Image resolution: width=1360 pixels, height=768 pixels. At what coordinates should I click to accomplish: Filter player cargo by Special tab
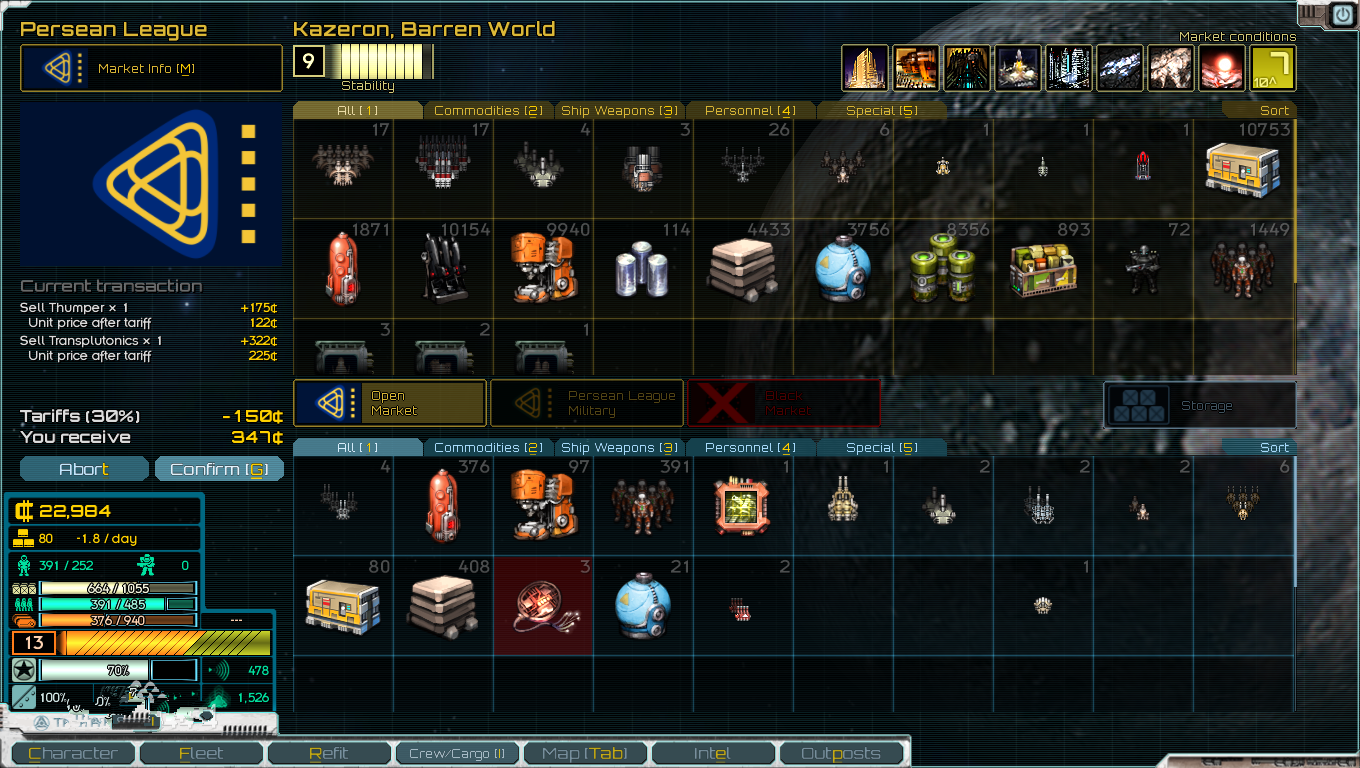881,447
